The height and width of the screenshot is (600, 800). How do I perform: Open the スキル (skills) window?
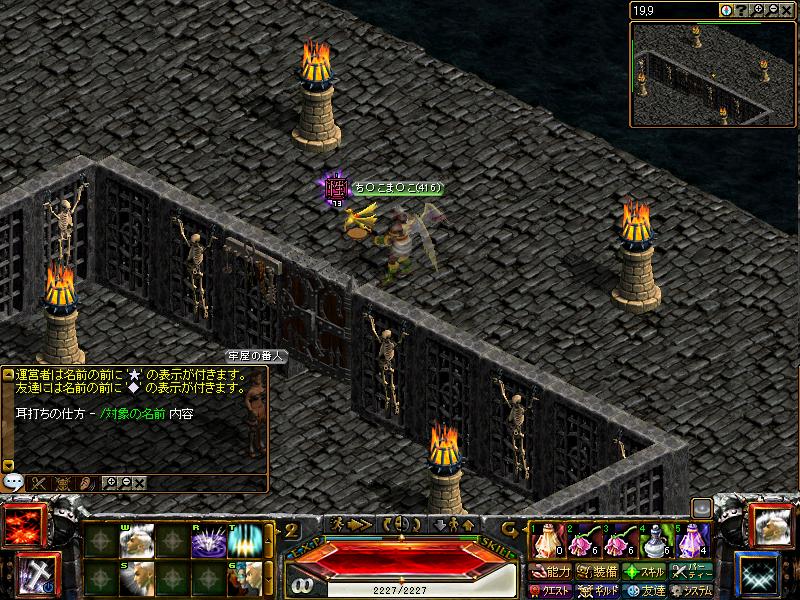pos(645,572)
